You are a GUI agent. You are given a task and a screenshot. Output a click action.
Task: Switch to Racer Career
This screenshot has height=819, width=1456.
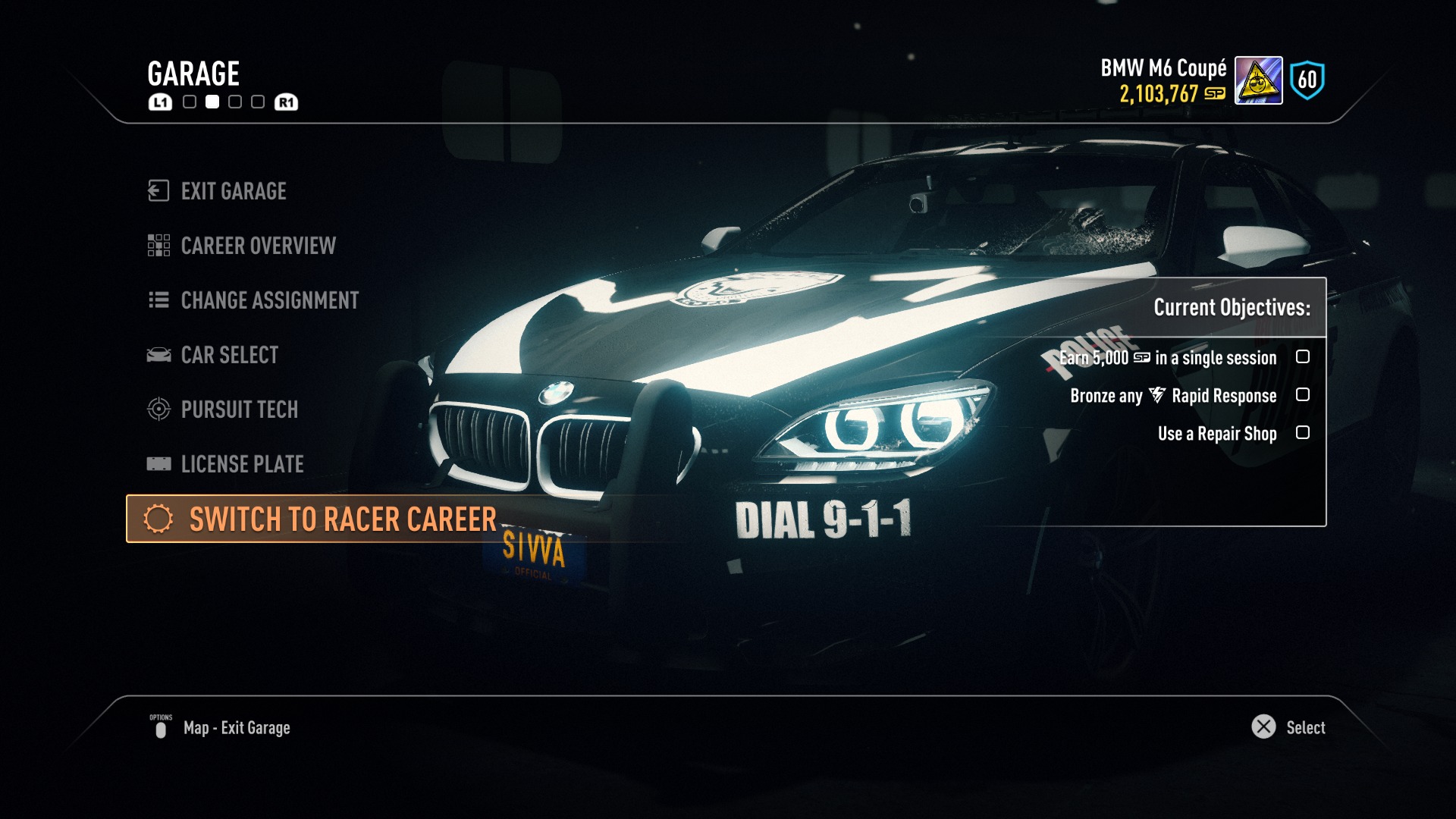tap(341, 519)
